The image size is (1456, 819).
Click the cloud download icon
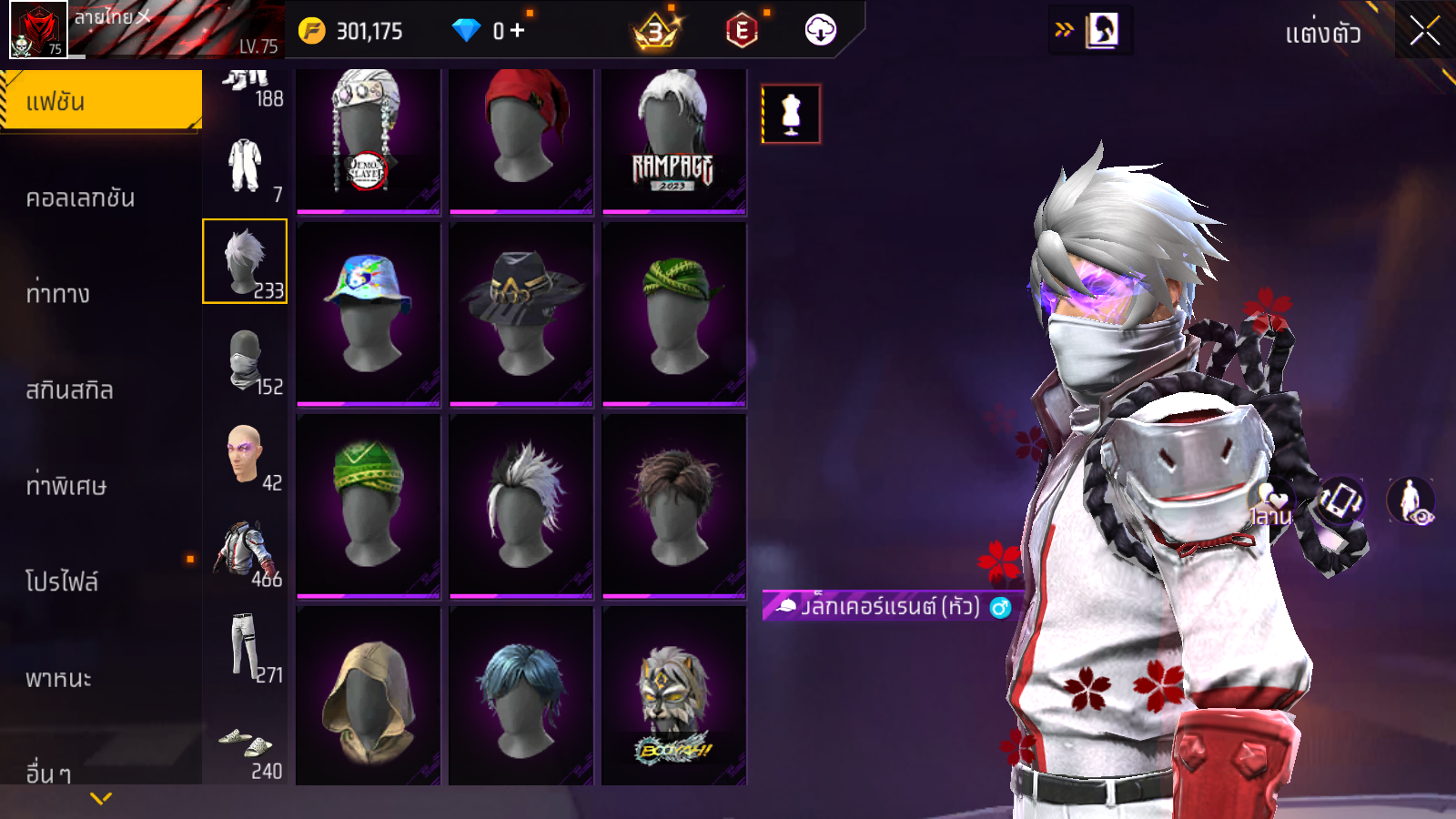(820, 31)
